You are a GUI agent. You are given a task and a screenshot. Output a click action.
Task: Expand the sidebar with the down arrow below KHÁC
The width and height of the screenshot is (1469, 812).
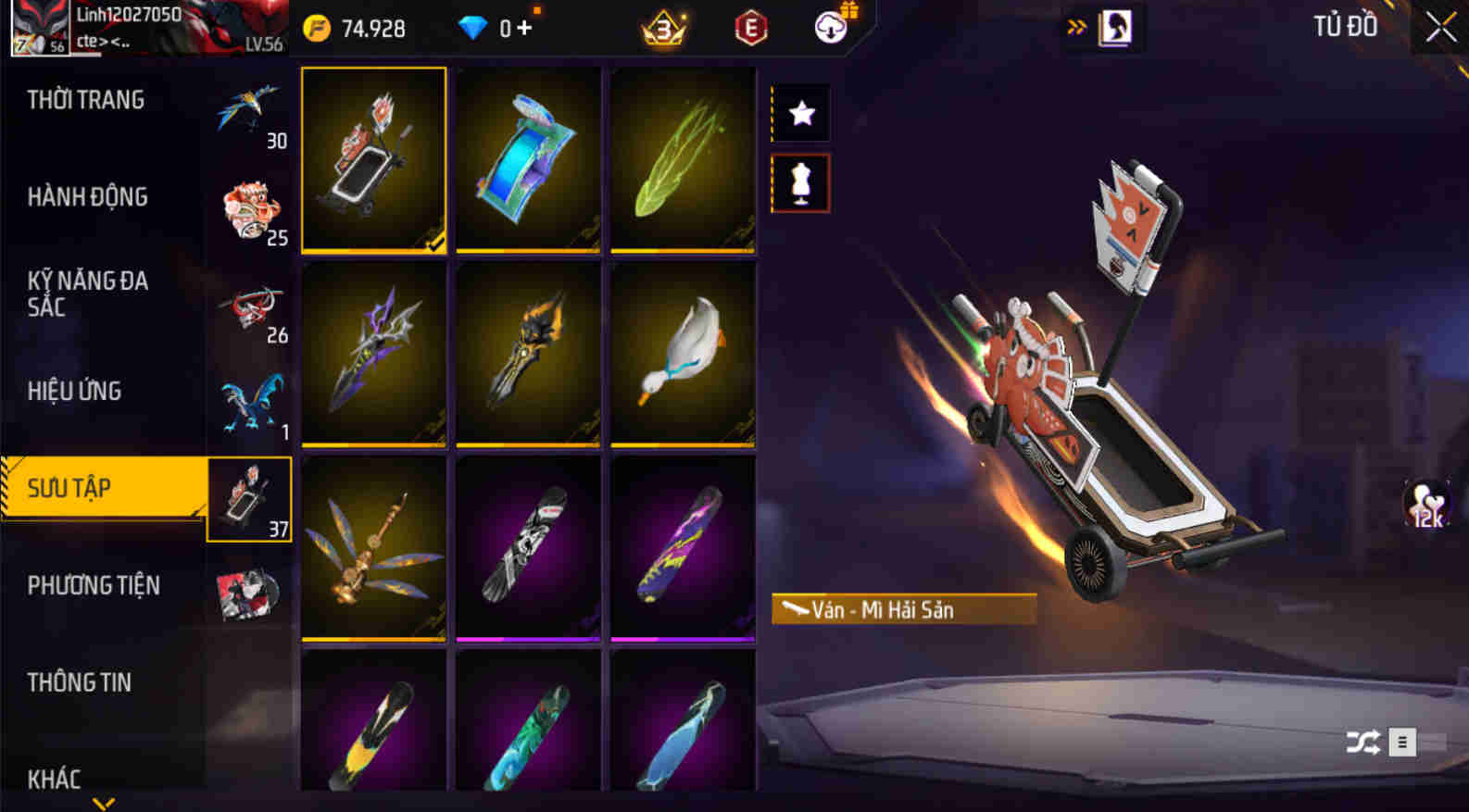tap(105, 805)
